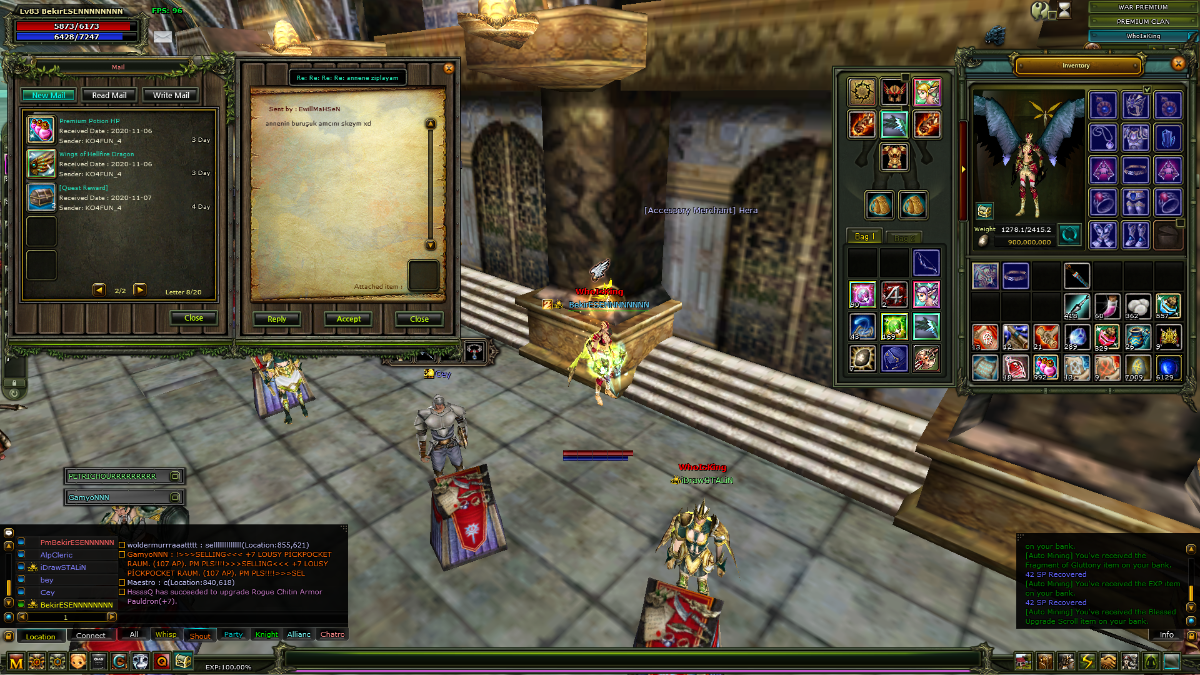1200x675 pixels.
Task: Reply to the open letter
Action: pos(276,319)
